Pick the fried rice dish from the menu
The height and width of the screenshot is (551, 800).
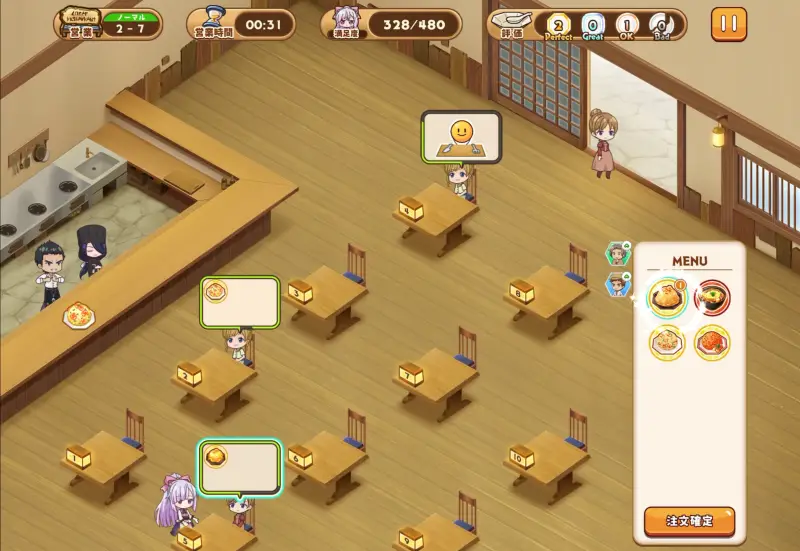click(666, 343)
